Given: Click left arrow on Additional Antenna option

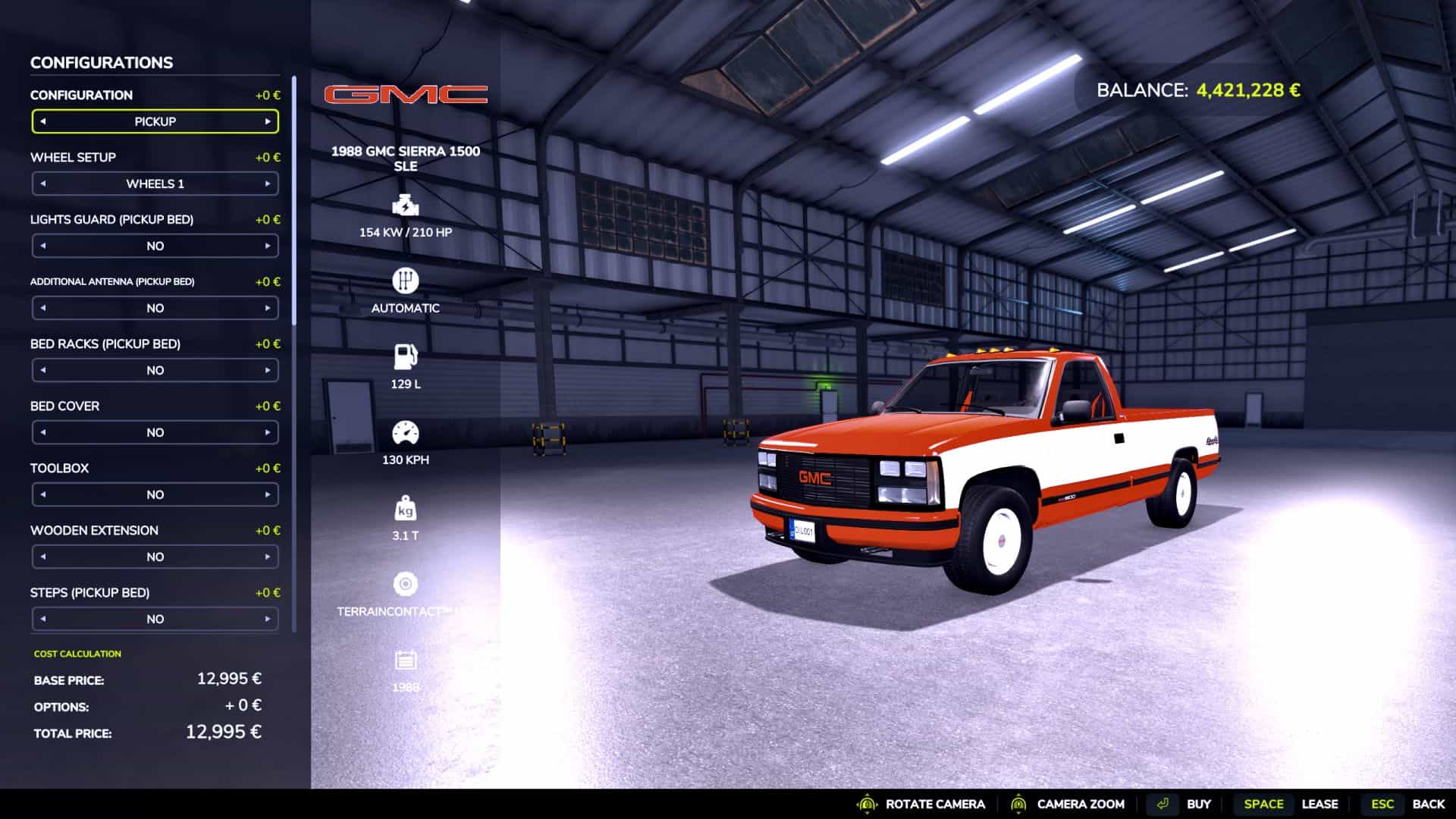Looking at the screenshot, I should 43,308.
